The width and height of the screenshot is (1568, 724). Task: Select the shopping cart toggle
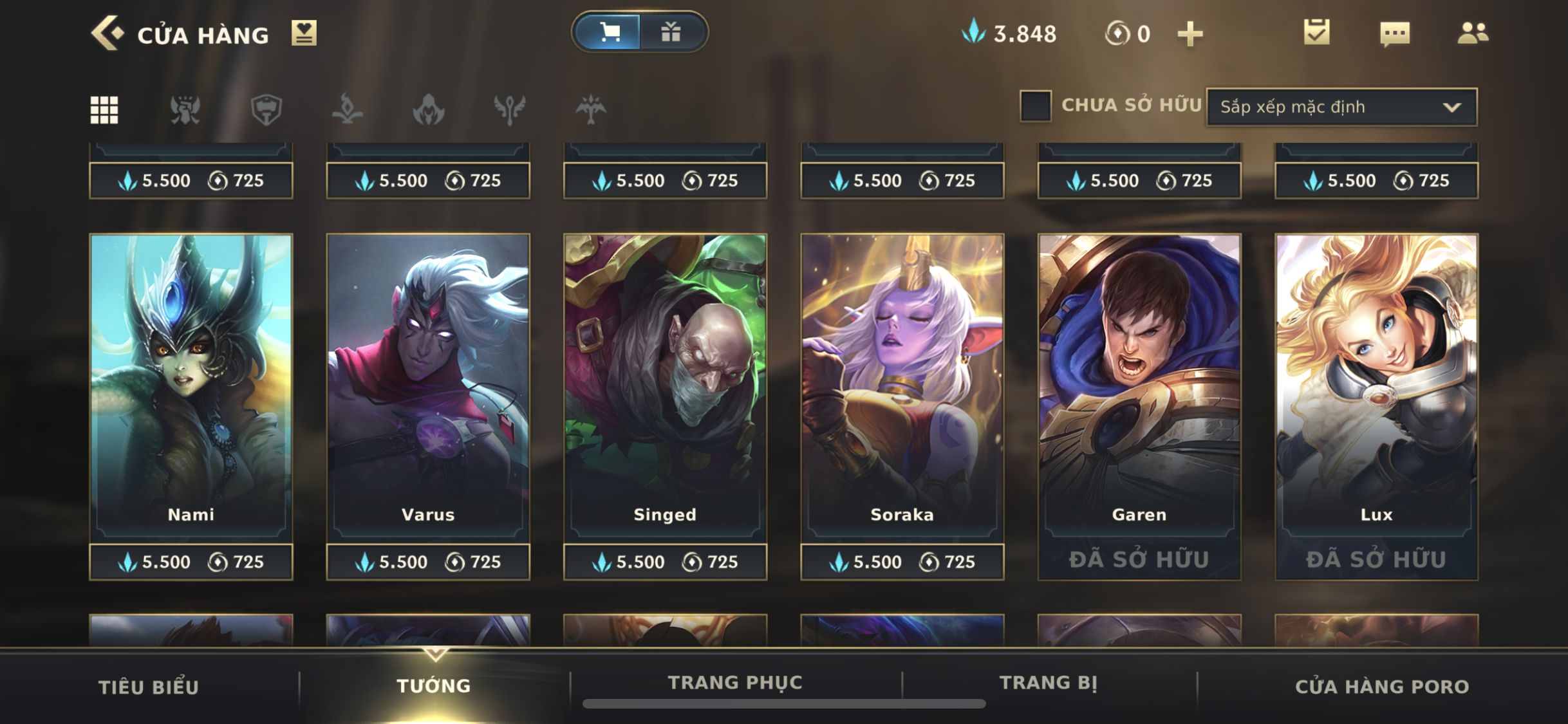tap(608, 32)
